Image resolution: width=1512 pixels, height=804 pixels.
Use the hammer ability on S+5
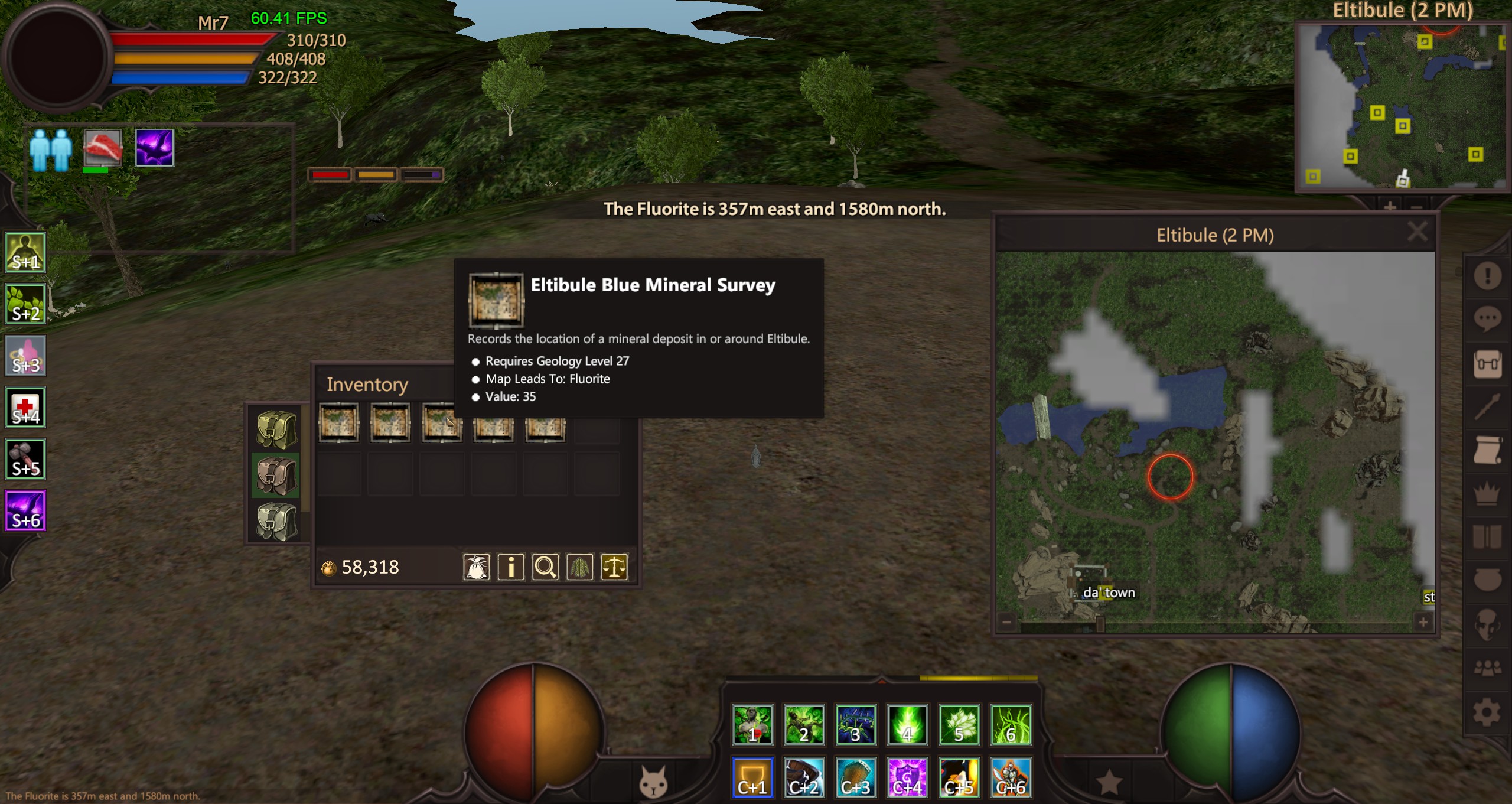tap(25, 459)
